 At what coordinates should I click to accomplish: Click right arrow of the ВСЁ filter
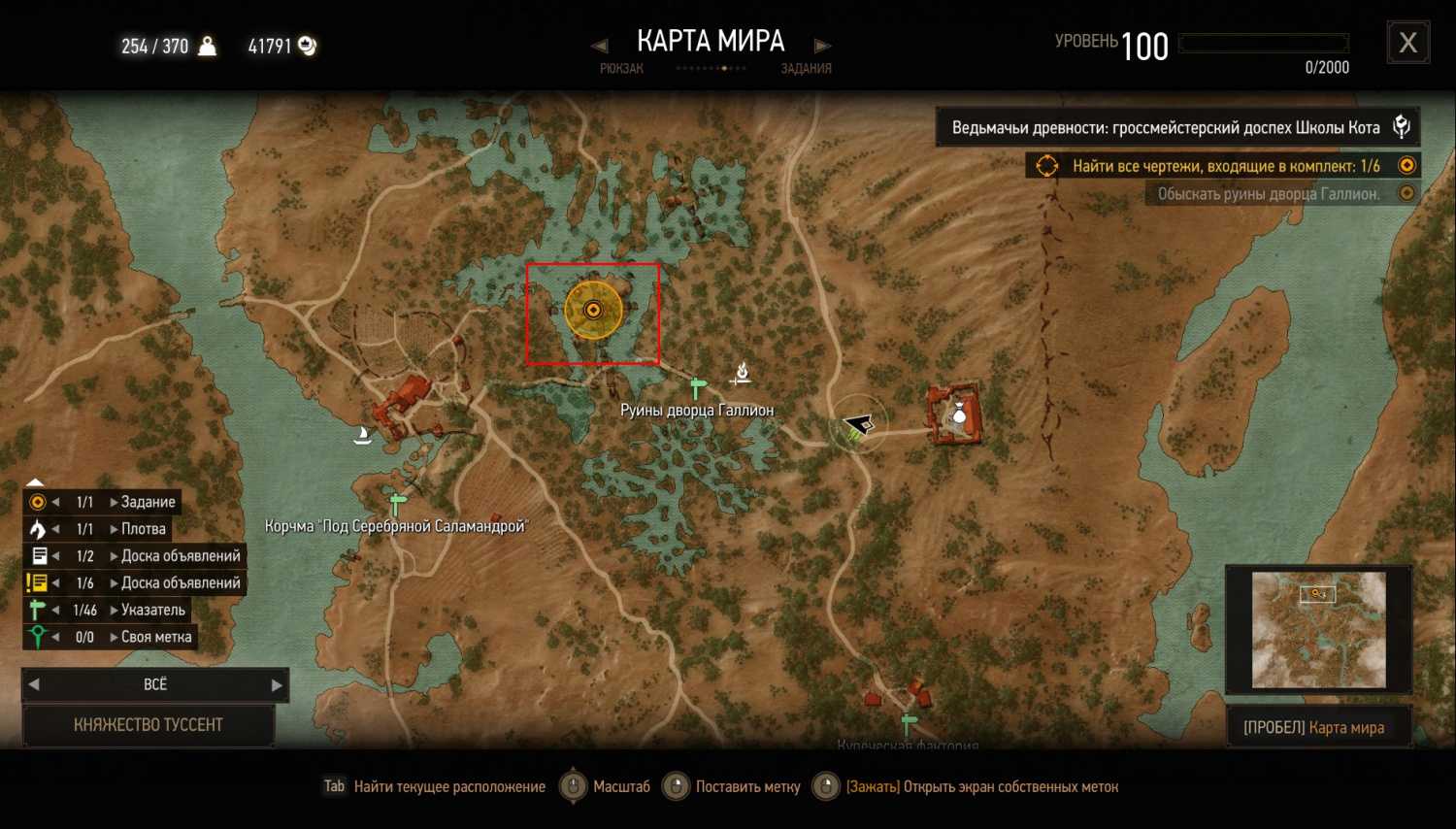click(277, 684)
